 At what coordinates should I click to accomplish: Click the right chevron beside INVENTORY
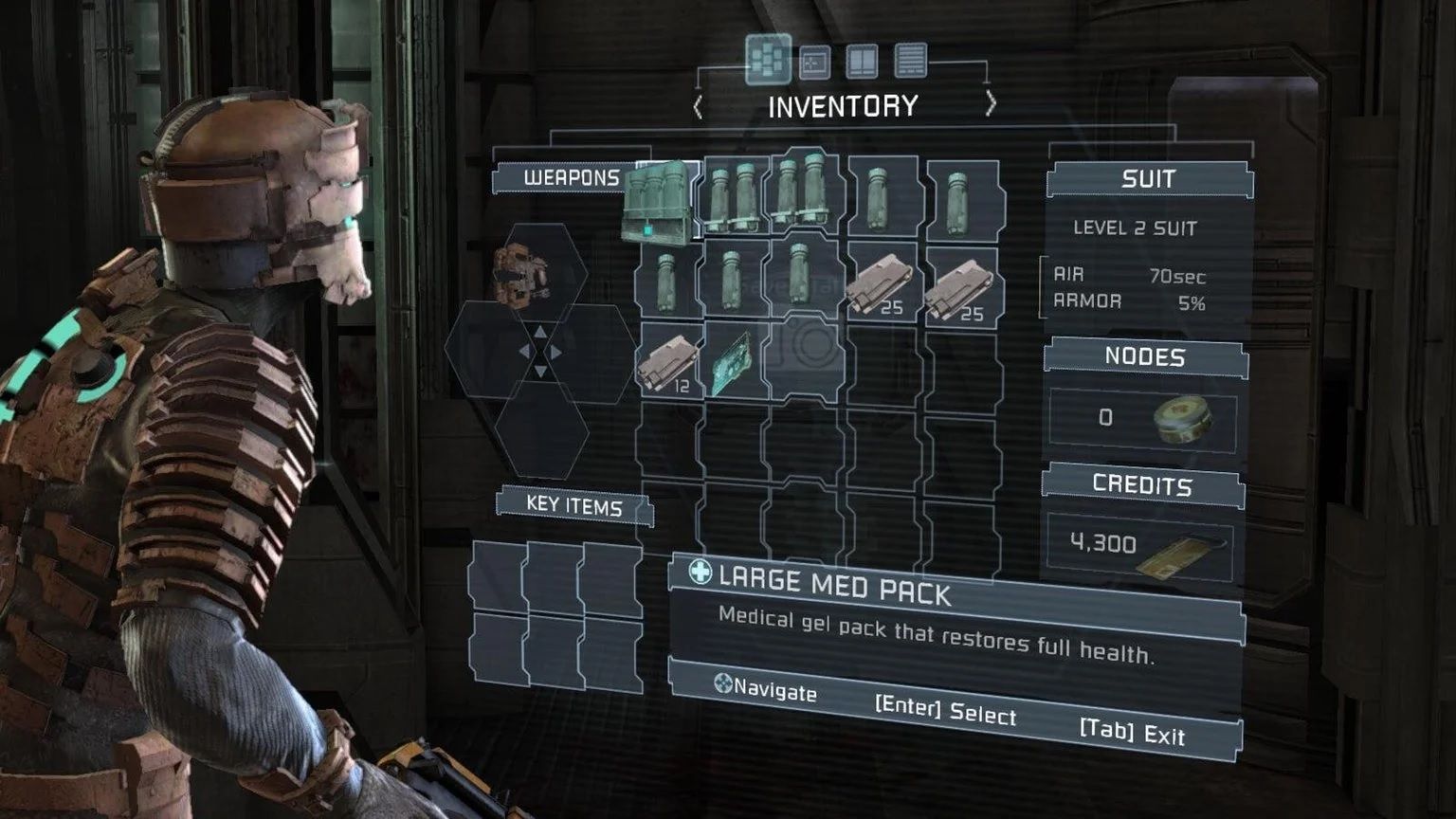point(991,102)
